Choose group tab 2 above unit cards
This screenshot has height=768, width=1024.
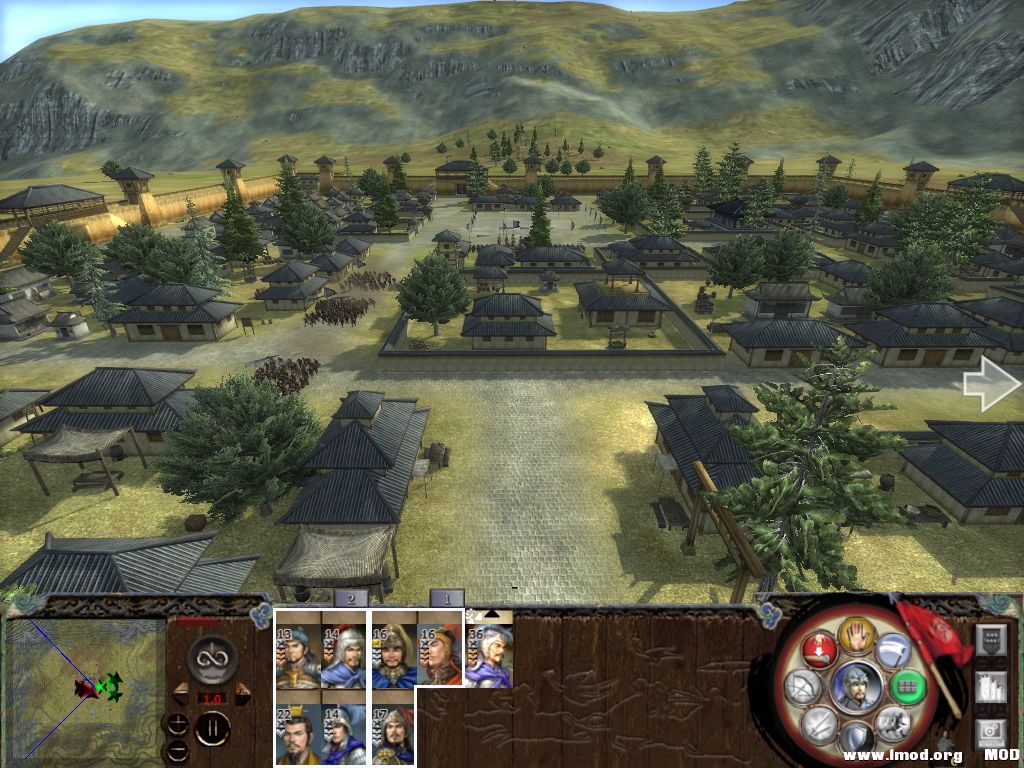[350, 598]
